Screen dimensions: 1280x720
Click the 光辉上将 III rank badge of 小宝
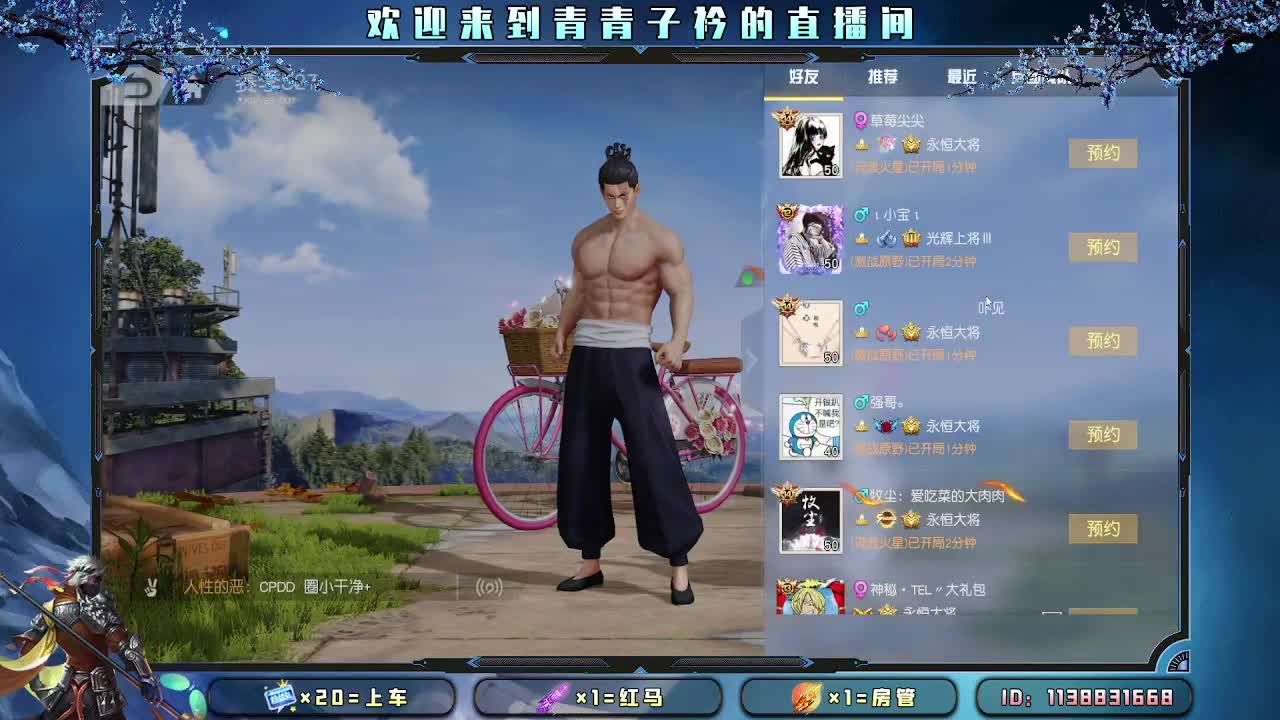coord(913,239)
